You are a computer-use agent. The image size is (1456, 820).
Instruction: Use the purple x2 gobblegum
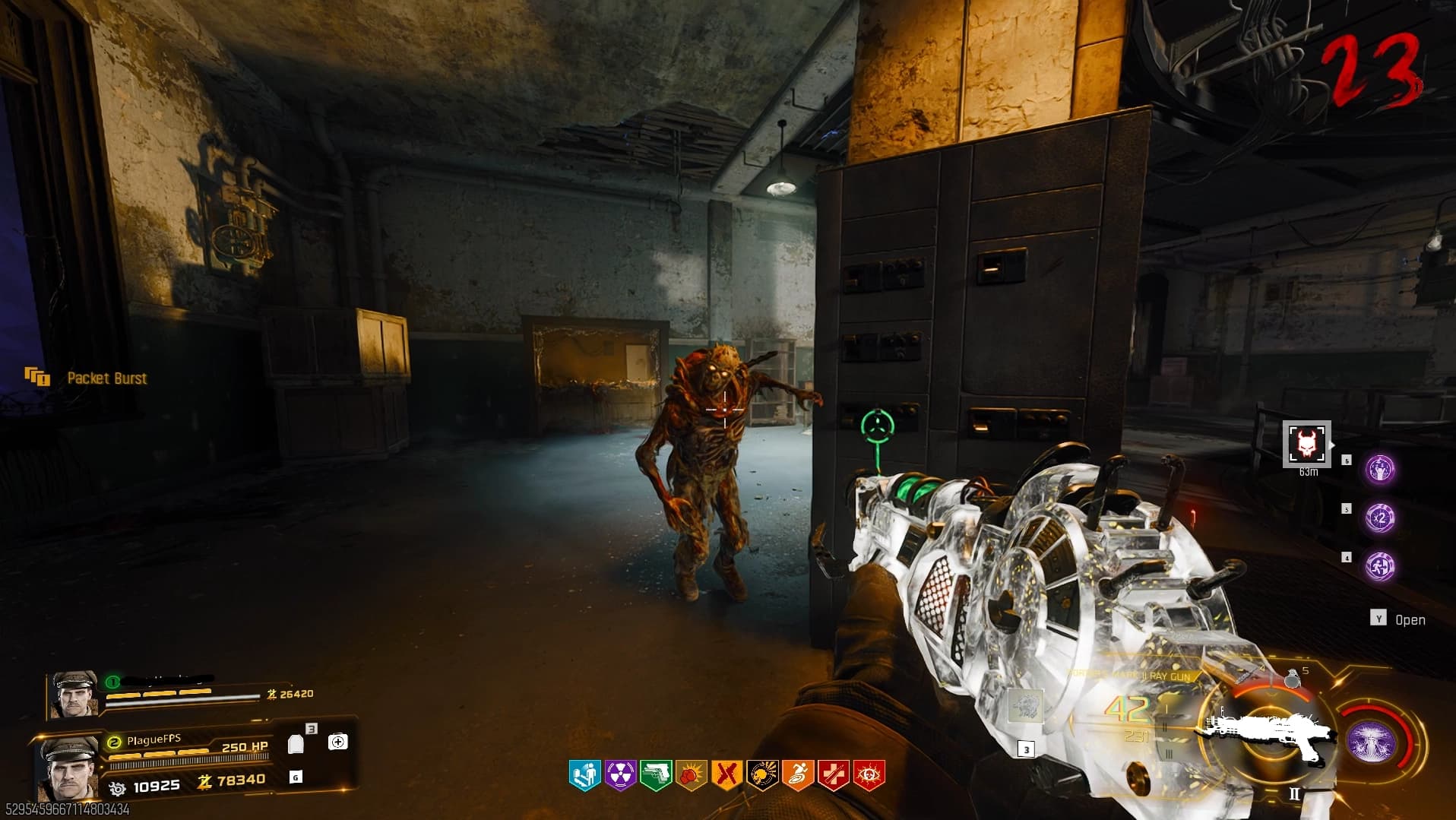pyautogui.click(x=1380, y=518)
